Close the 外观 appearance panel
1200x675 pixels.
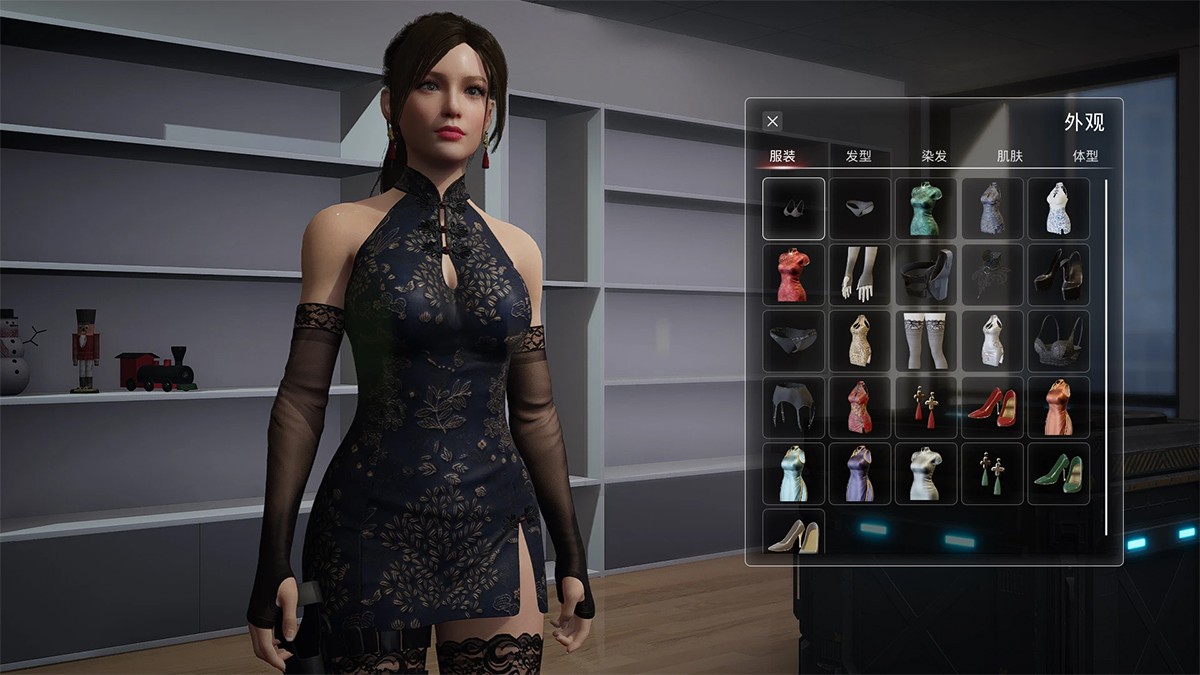click(772, 121)
